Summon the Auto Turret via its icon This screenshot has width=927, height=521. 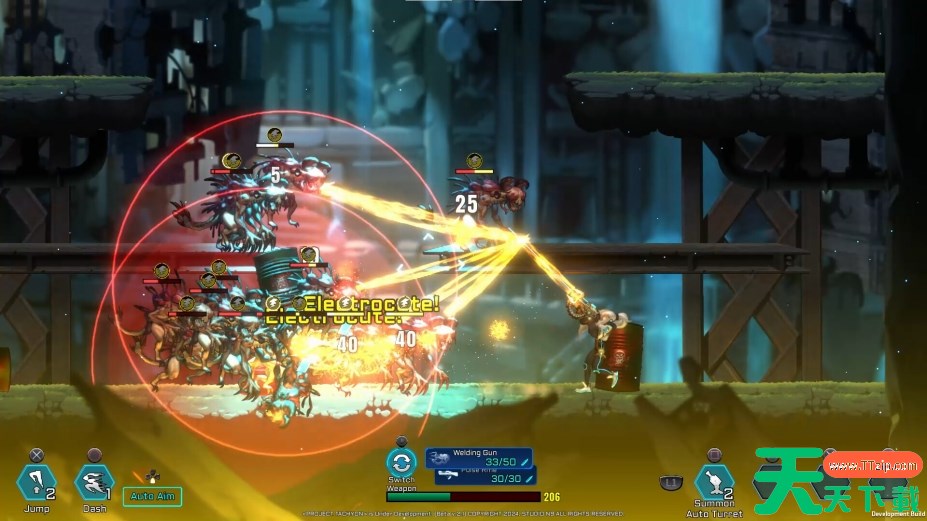(714, 483)
